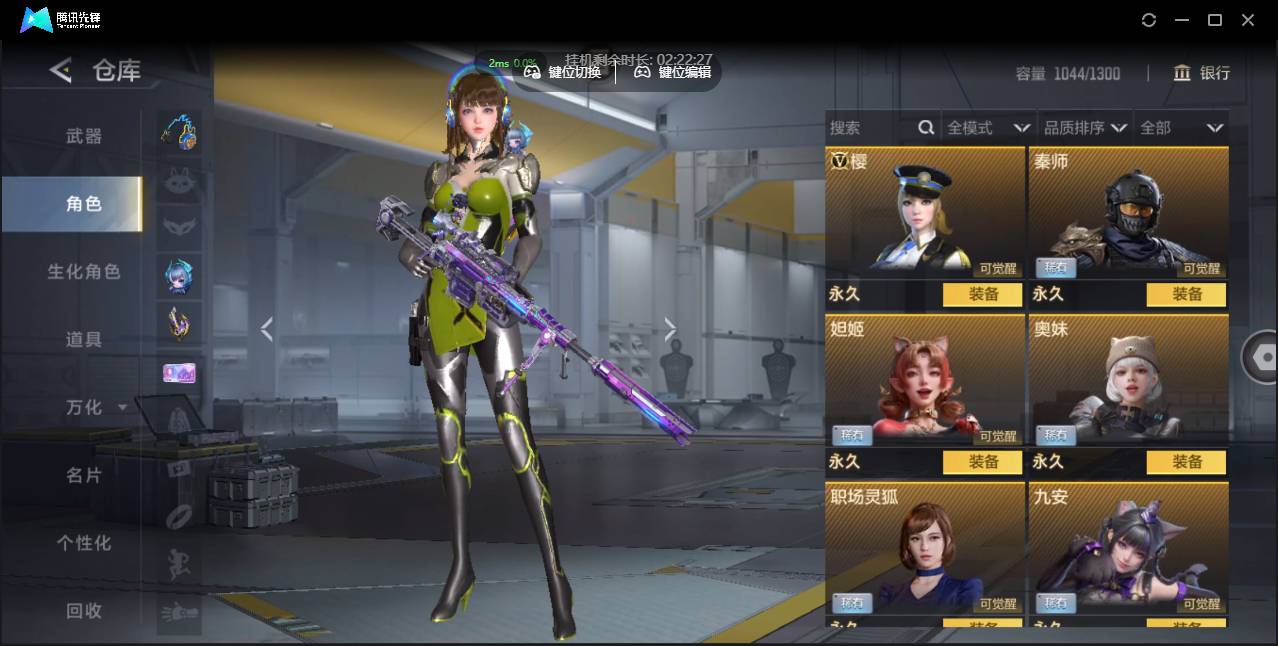The width and height of the screenshot is (1278, 646).
Task: Go to the 回收 recycle section
Action: click(x=84, y=611)
